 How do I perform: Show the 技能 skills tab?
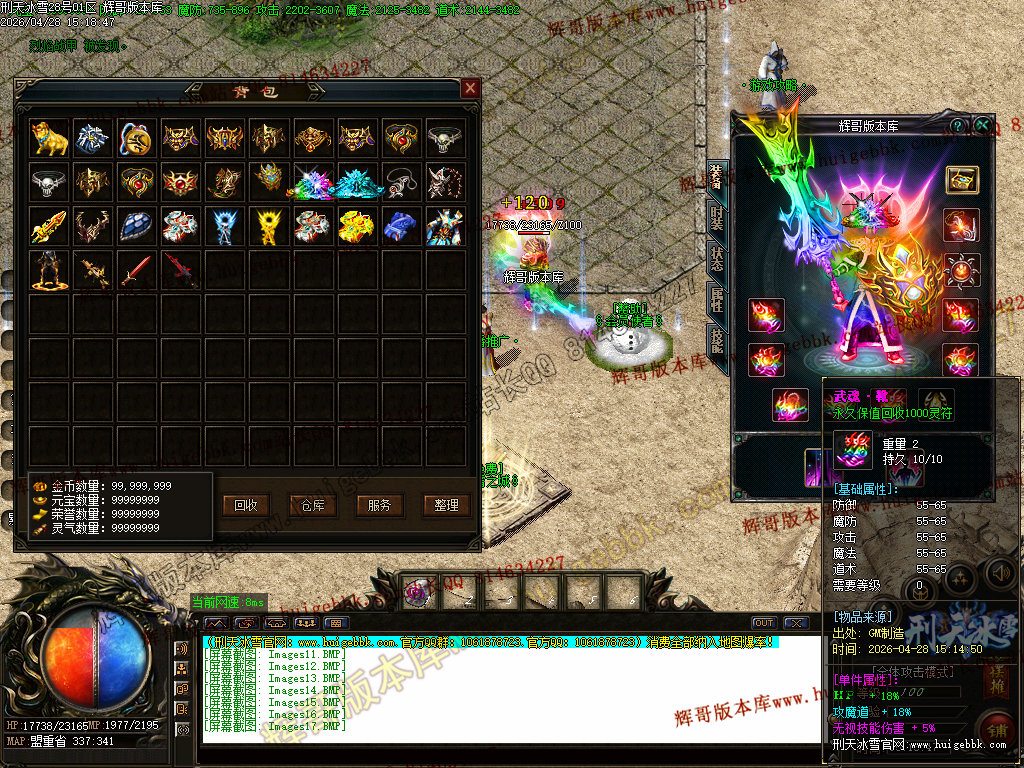717,340
